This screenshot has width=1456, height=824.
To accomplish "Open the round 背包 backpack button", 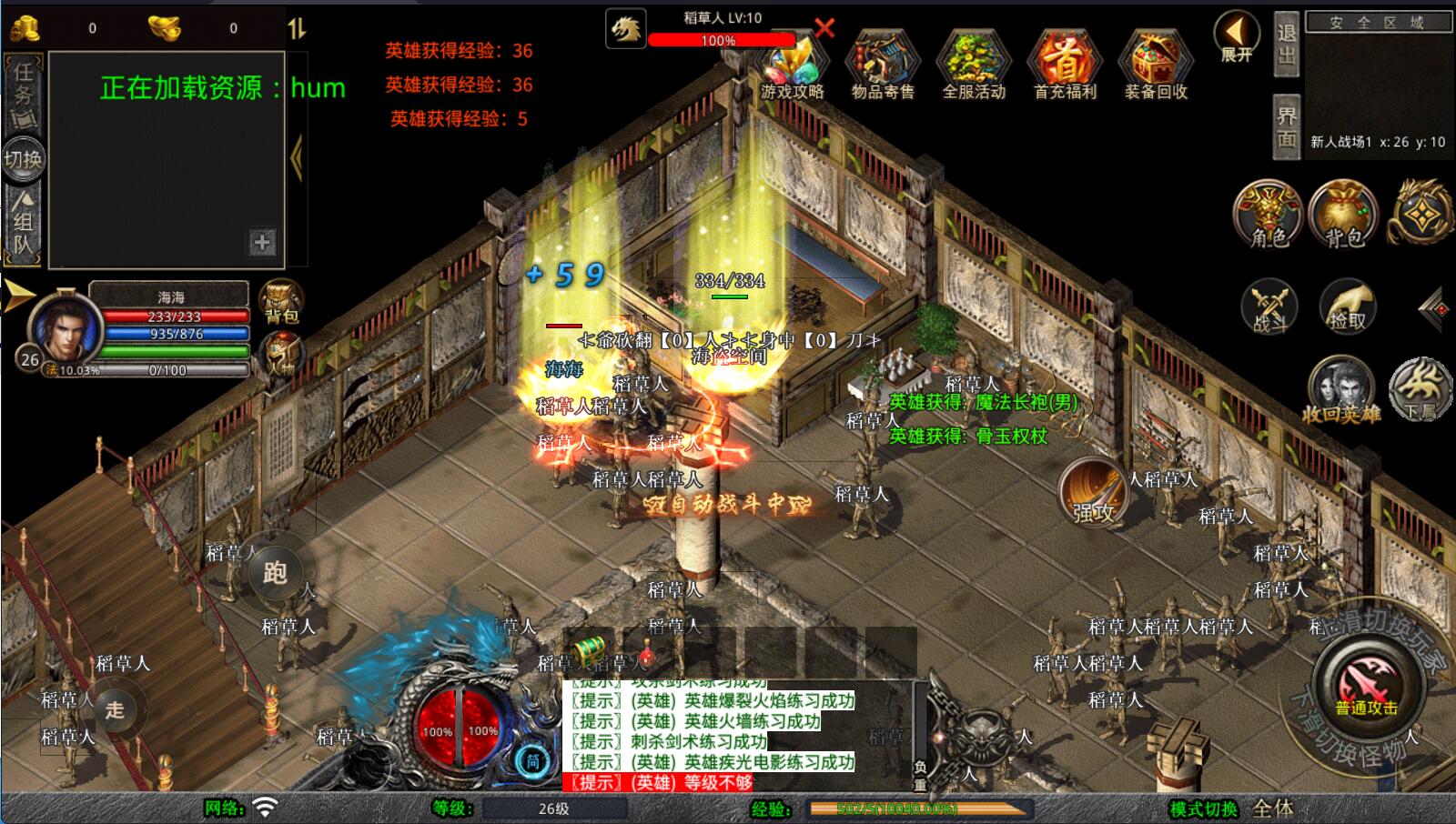I will pyautogui.click(x=1343, y=216).
